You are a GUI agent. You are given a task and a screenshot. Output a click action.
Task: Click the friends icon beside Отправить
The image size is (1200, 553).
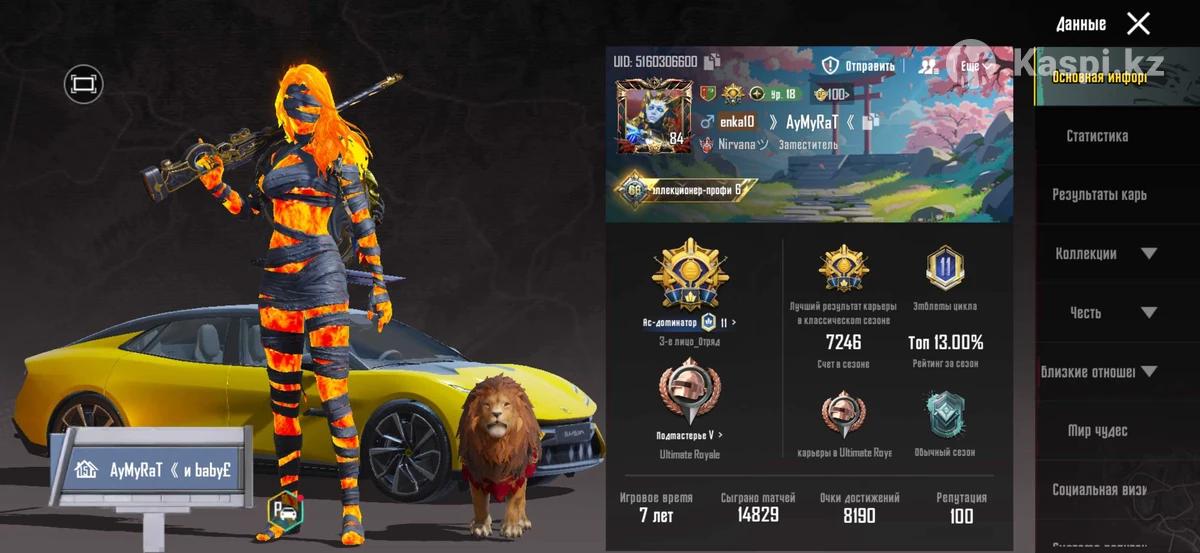pos(929,66)
